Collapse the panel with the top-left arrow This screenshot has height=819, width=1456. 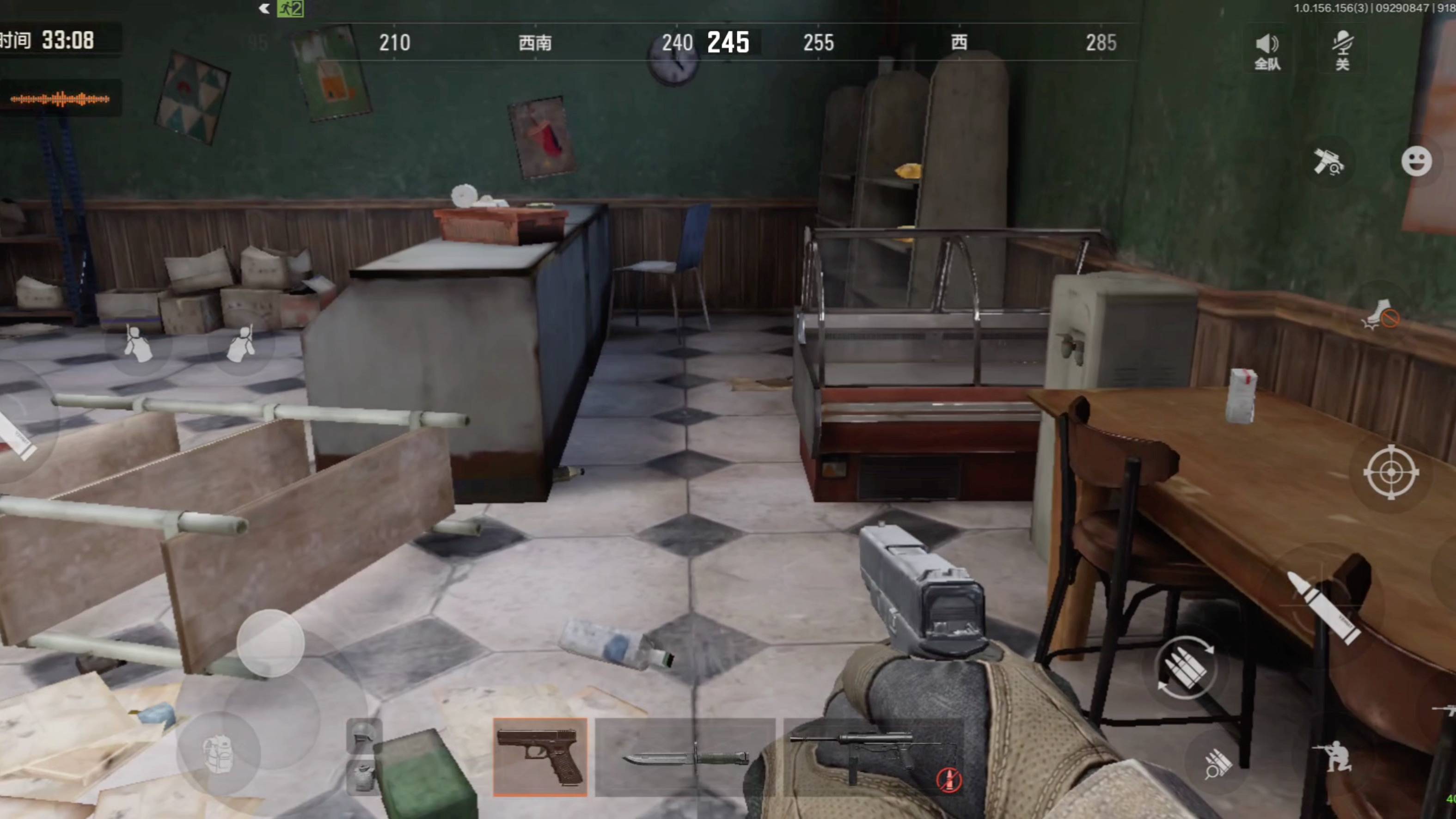click(264, 8)
